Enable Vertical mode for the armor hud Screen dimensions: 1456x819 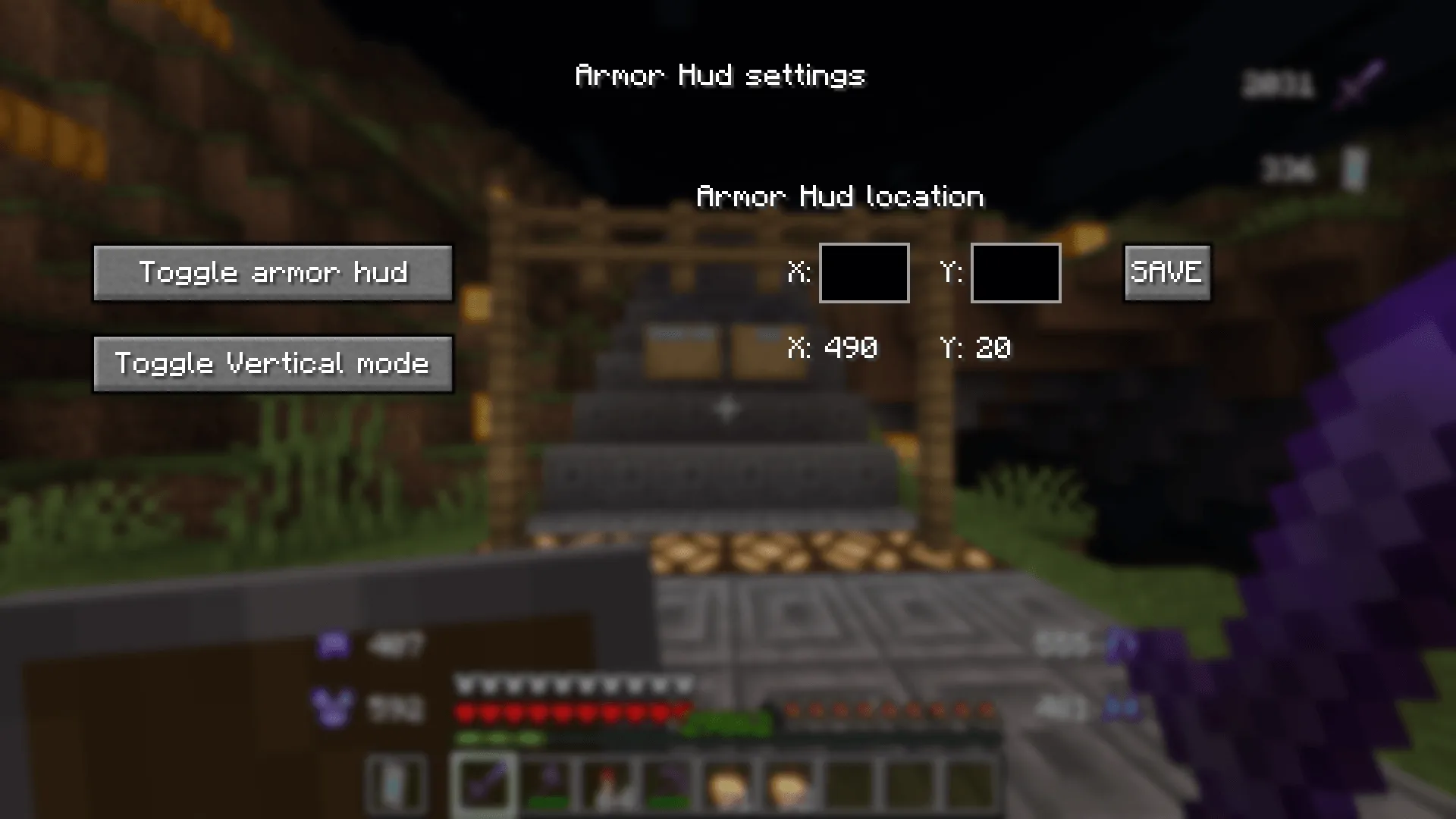coord(273,363)
